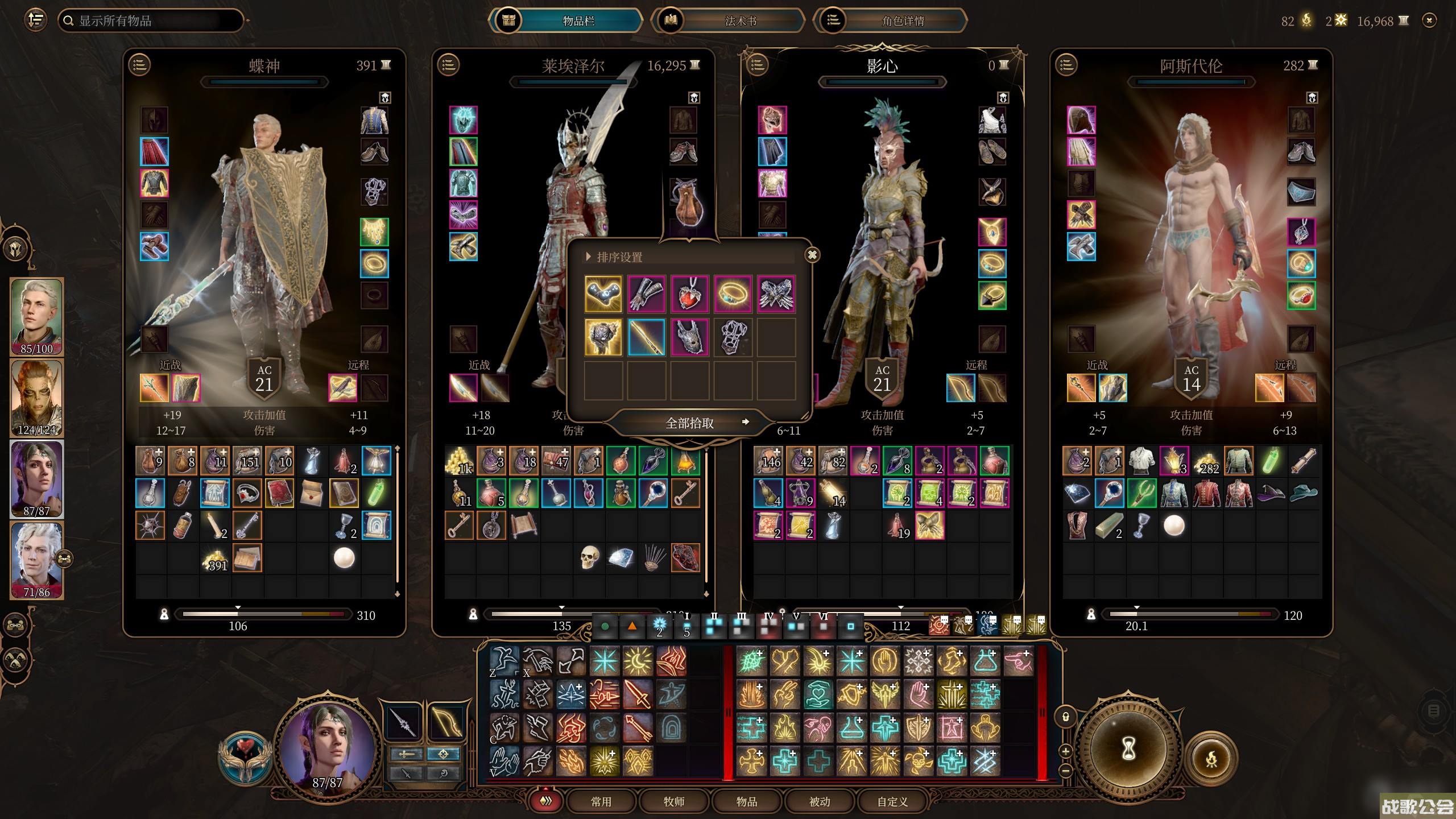This screenshot has width=1456, height=819.
Task: Close the inventory screen
Action: pyautogui.click(x=1429, y=21)
